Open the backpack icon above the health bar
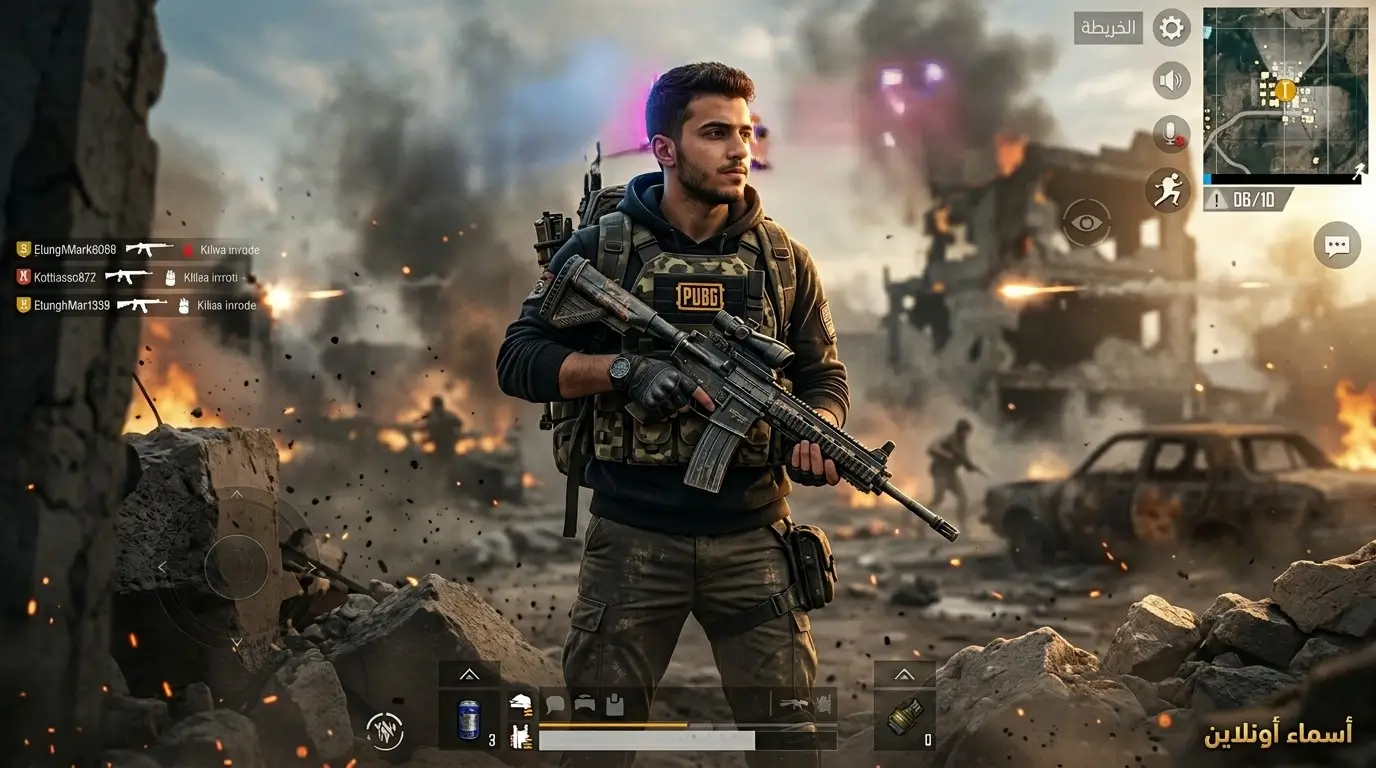The width and height of the screenshot is (1376, 768). point(614,705)
